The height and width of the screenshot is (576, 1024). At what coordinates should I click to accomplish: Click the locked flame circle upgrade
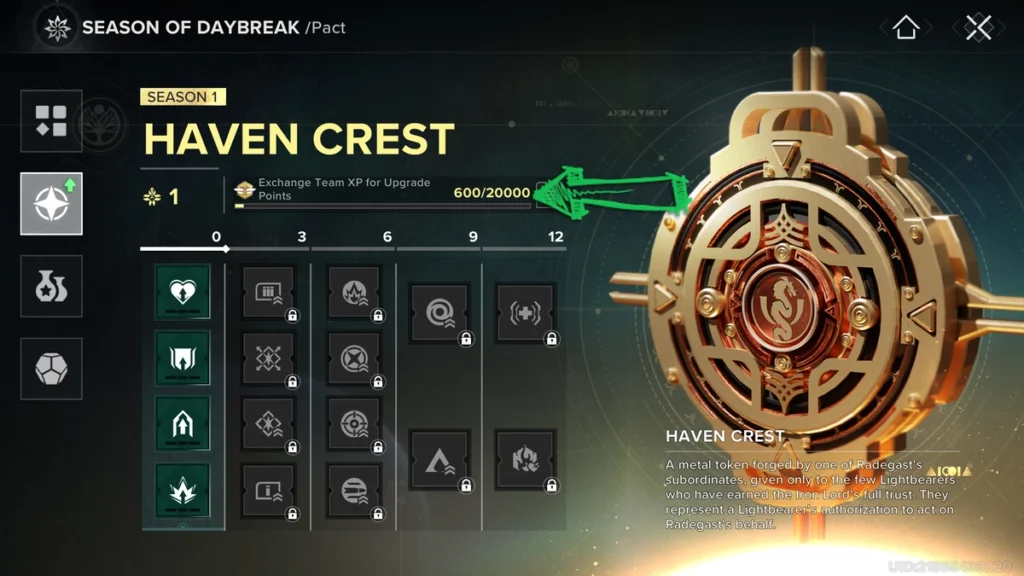pyautogui.click(x=354, y=293)
